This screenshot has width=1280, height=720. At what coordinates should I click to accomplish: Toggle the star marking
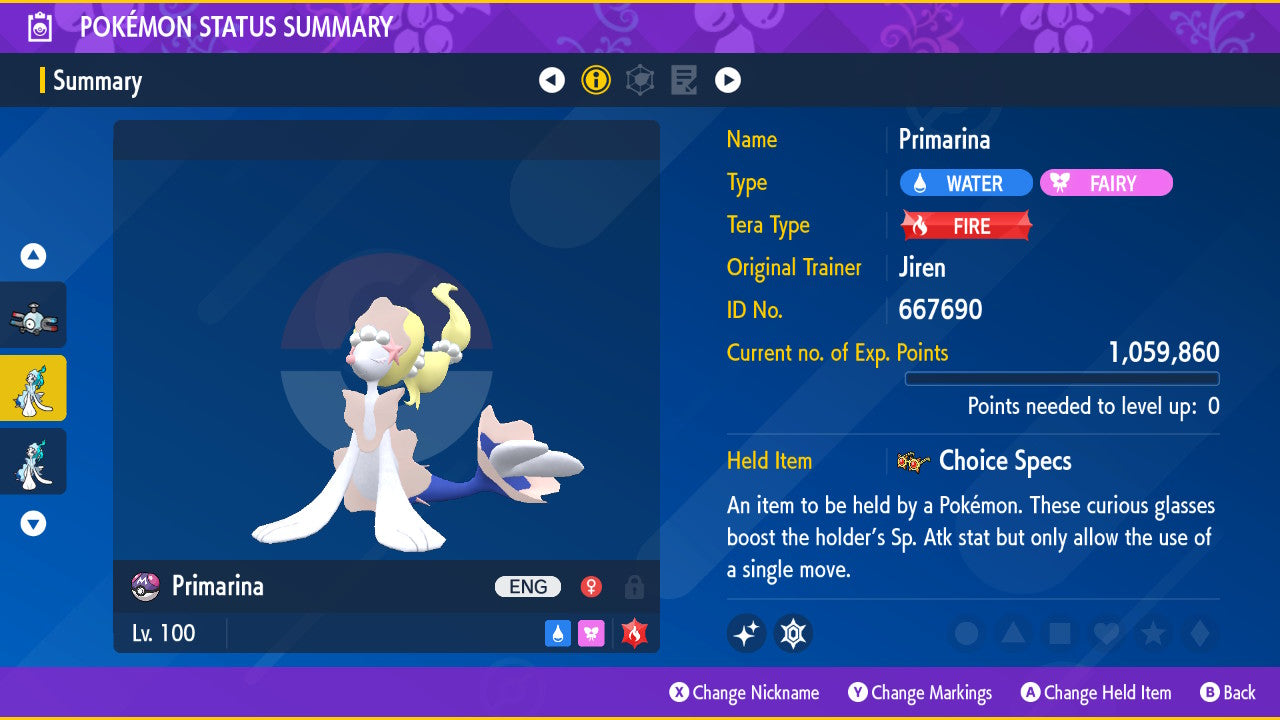coord(1153,633)
